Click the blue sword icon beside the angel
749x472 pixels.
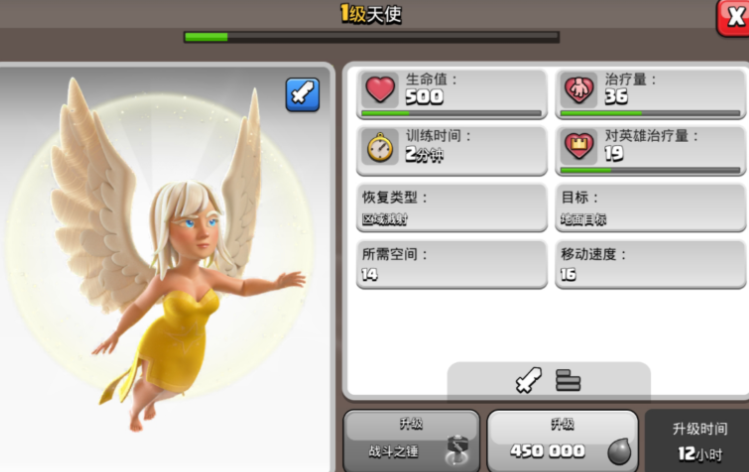302,95
